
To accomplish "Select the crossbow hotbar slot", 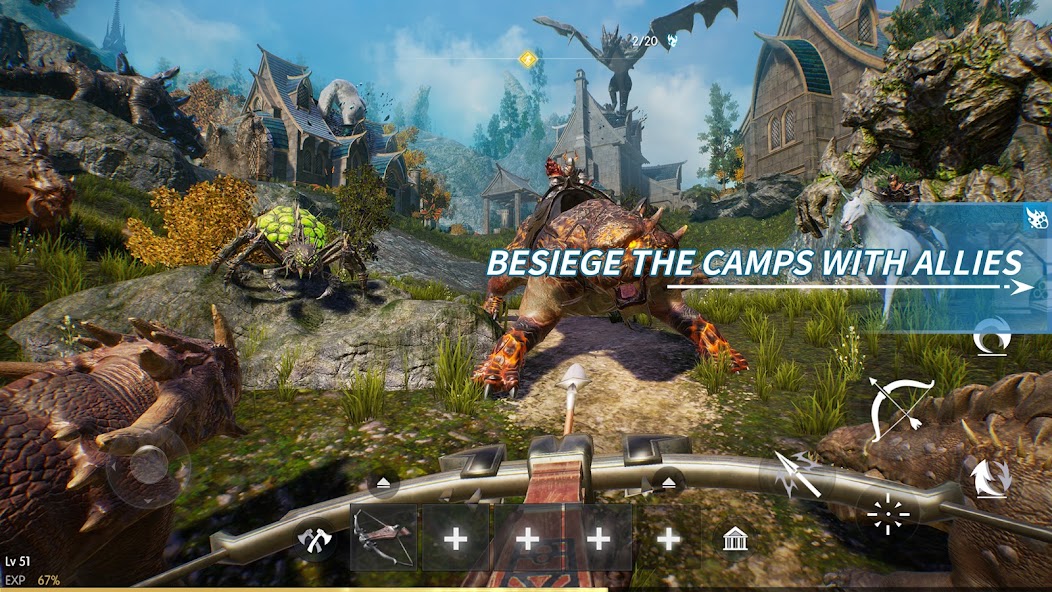I will [384, 538].
